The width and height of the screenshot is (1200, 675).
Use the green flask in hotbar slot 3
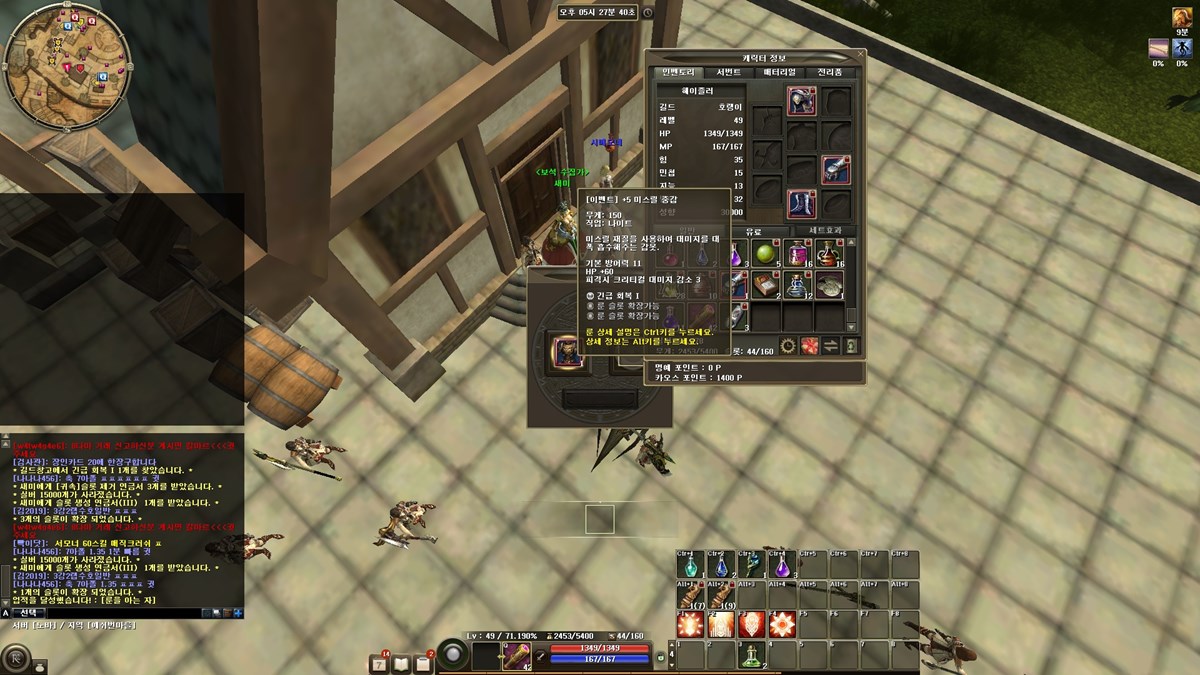(750, 654)
